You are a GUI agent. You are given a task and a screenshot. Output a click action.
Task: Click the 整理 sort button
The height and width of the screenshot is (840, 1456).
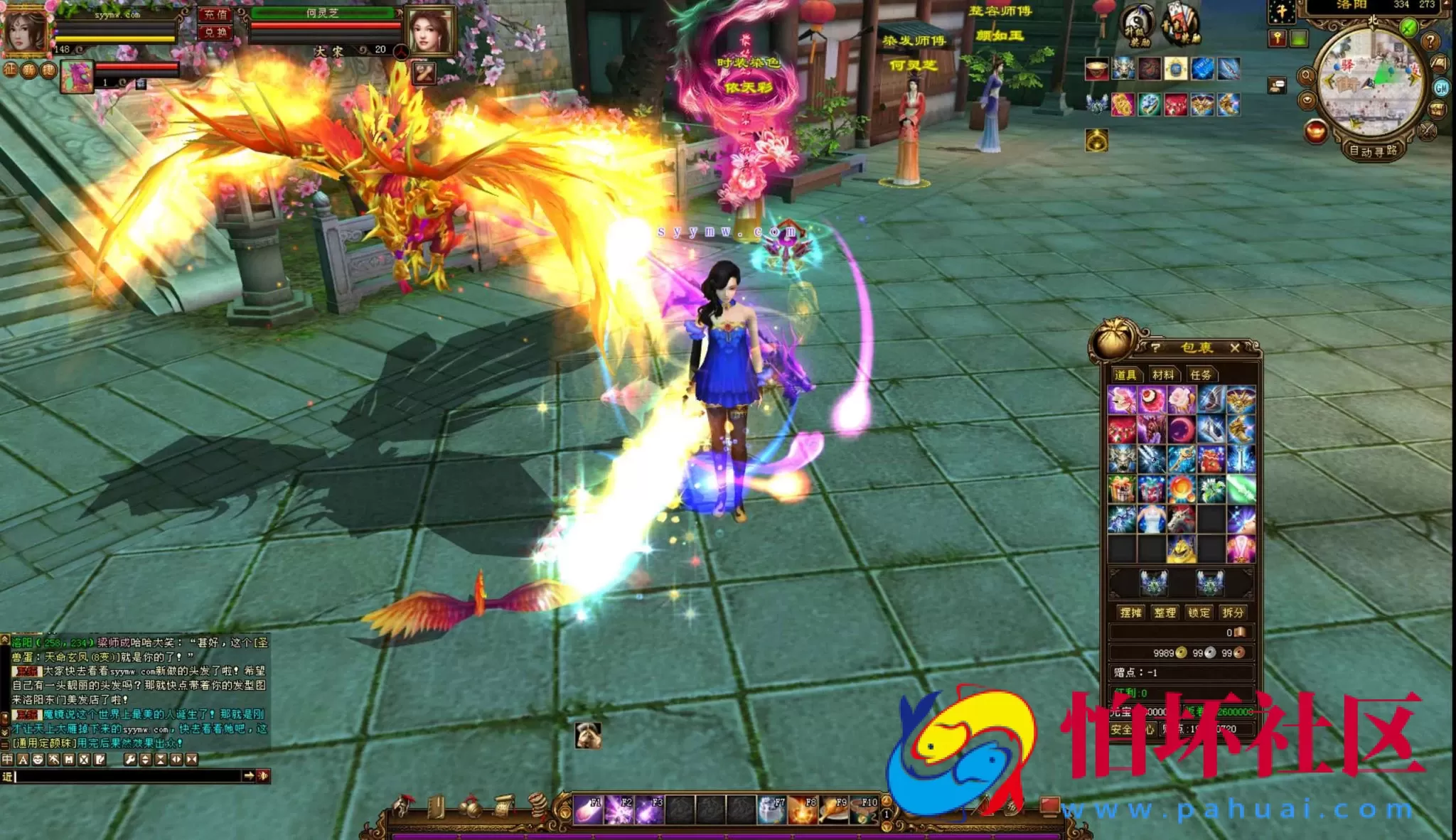(x=1165, y=613)
